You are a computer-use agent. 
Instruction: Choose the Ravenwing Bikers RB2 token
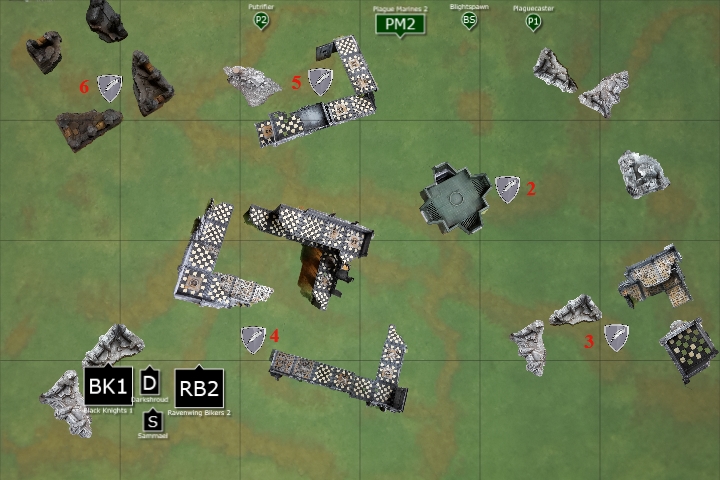coord(198,387)
